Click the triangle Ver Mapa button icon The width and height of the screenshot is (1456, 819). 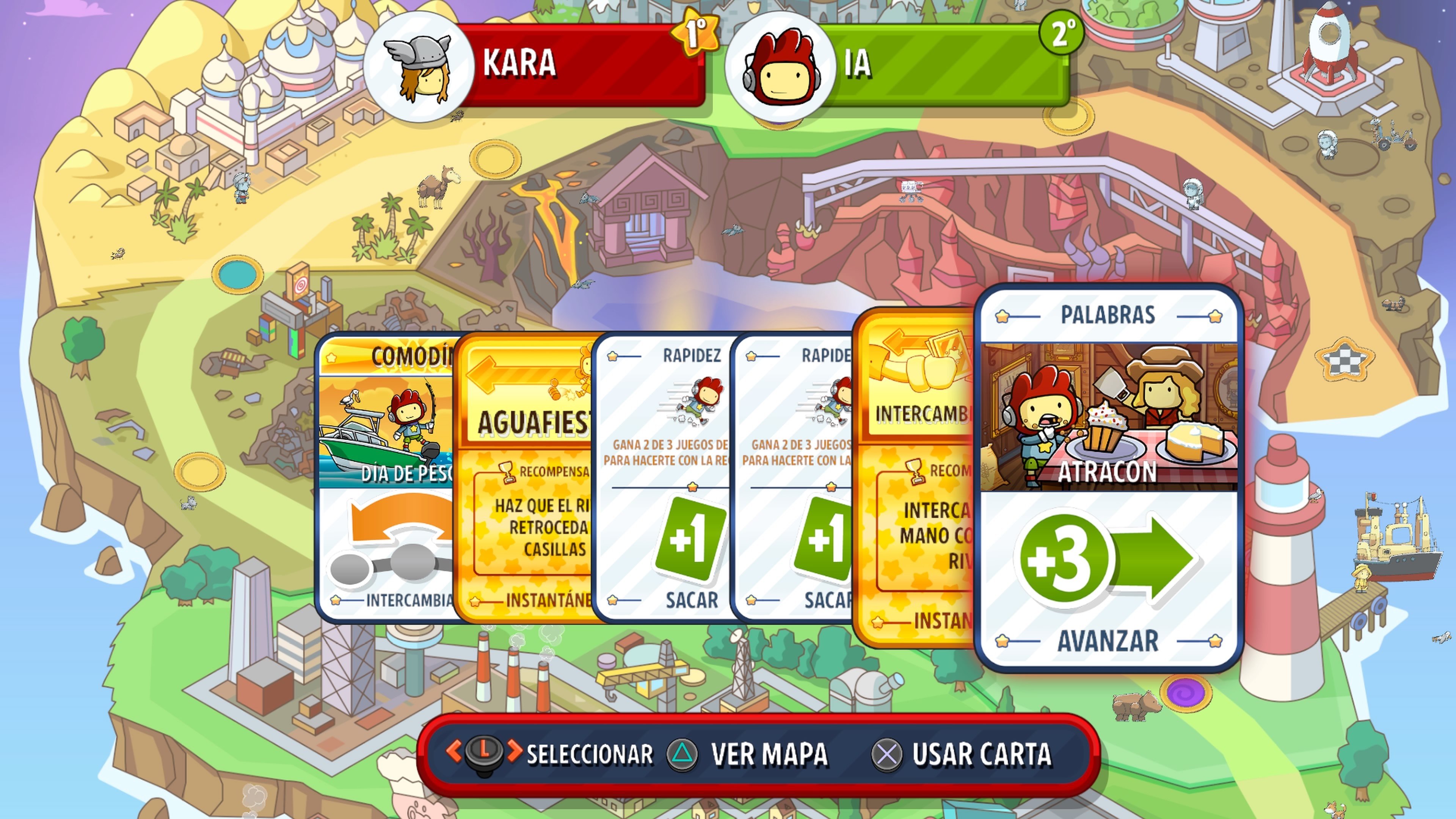click(682, 754)
